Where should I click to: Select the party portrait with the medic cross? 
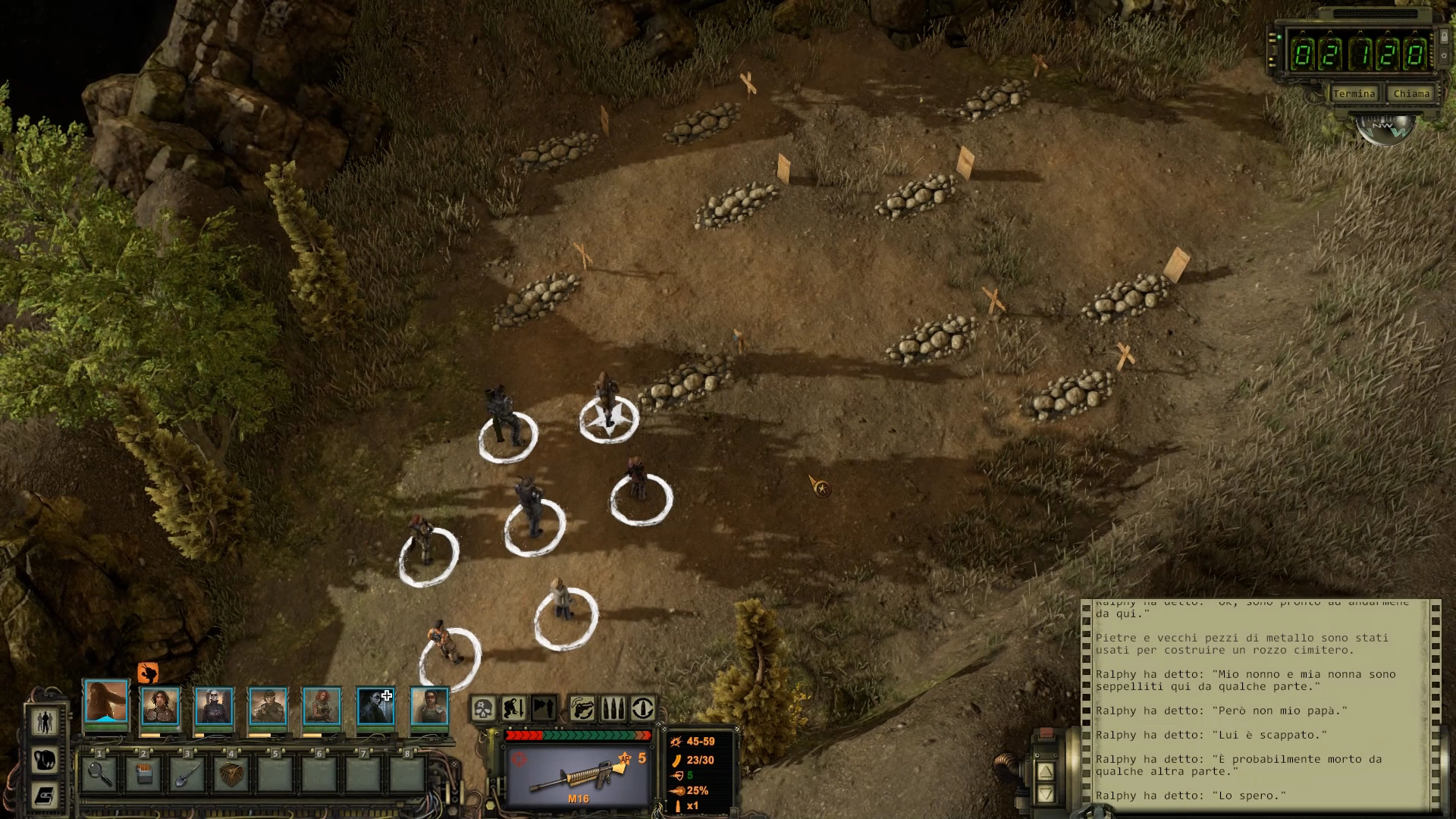coord(375,706)
